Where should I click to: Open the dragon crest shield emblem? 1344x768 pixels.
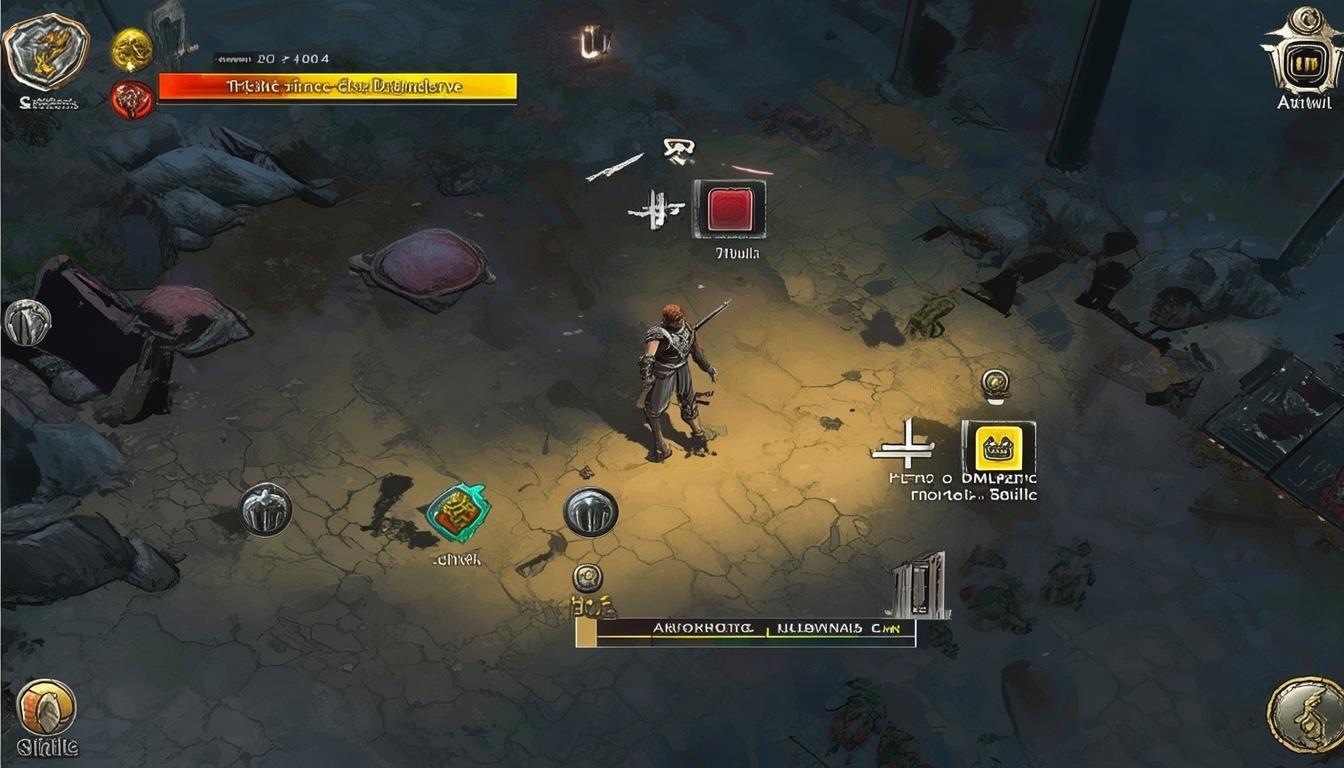tap(46, 51)
